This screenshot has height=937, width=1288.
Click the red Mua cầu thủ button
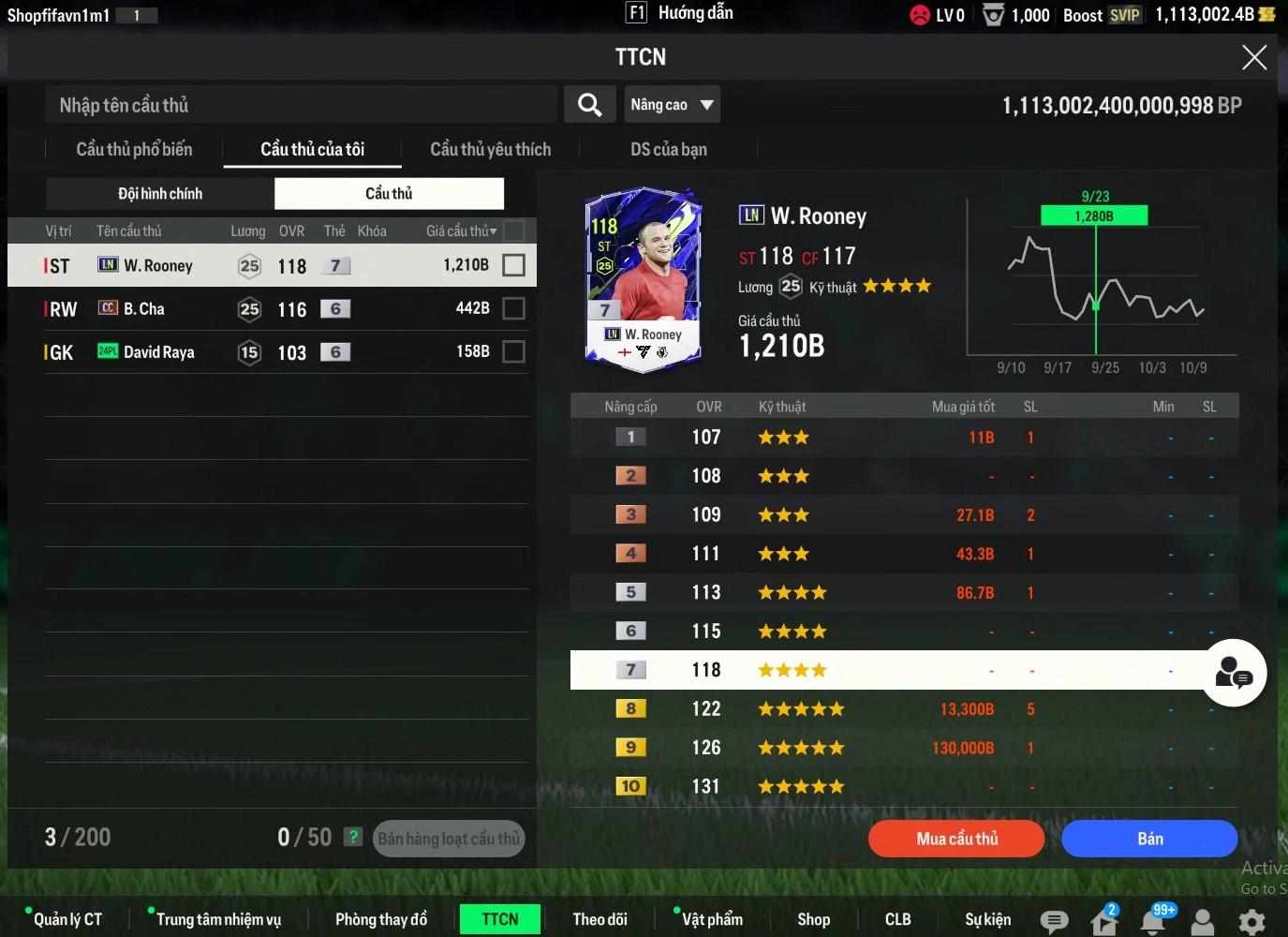(x=956, y=839)
